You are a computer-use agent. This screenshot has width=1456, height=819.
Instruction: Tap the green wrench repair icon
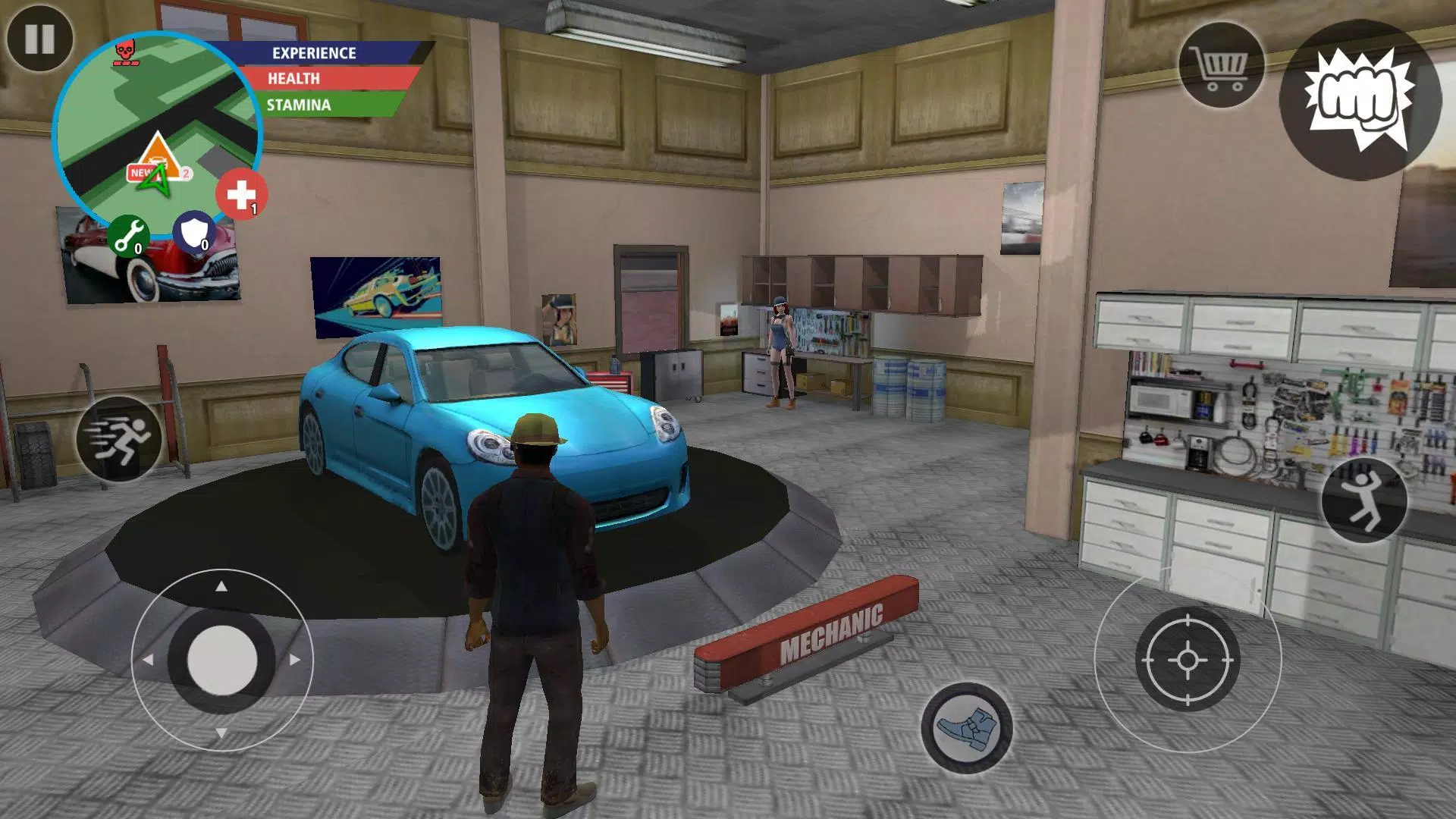coord(128,236)
